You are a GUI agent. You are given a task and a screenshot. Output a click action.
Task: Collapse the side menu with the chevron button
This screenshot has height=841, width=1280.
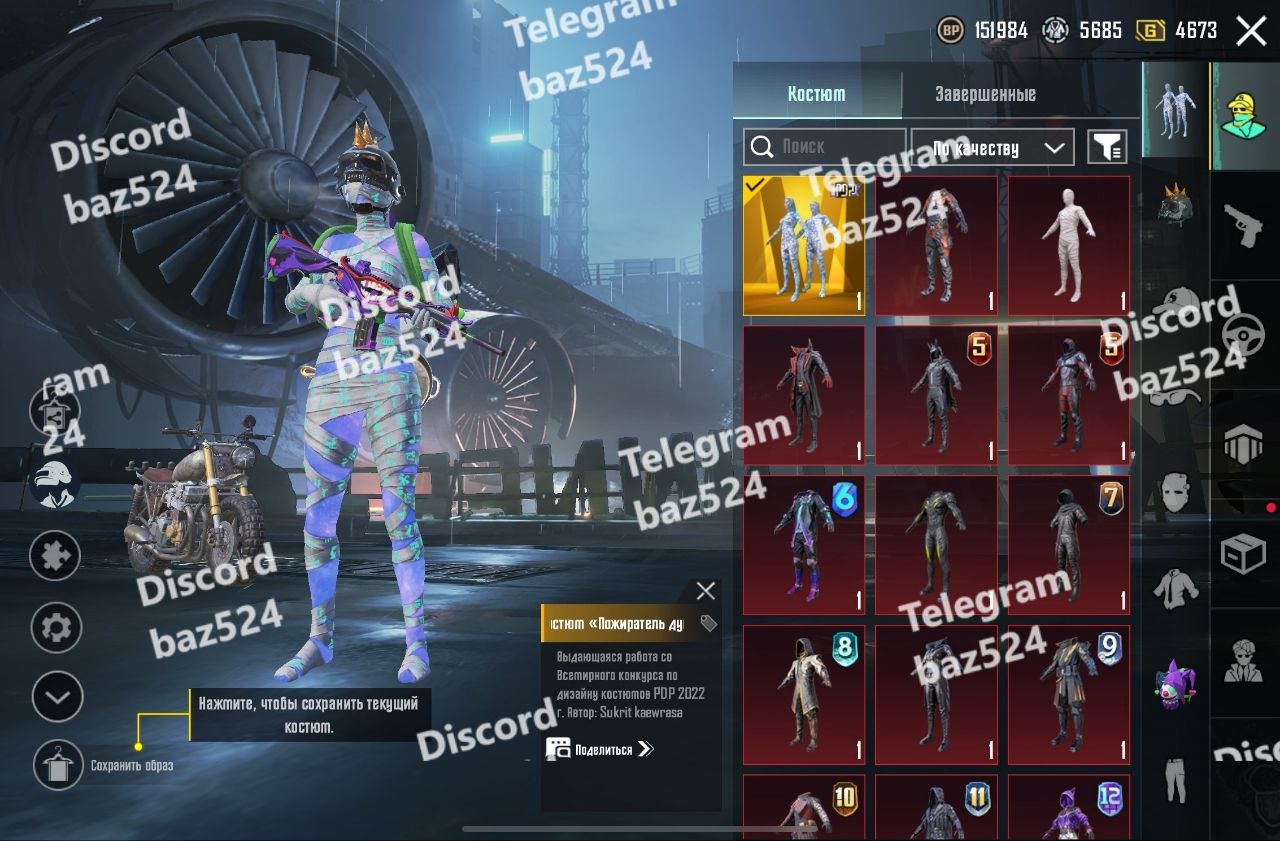coord(56,697)
